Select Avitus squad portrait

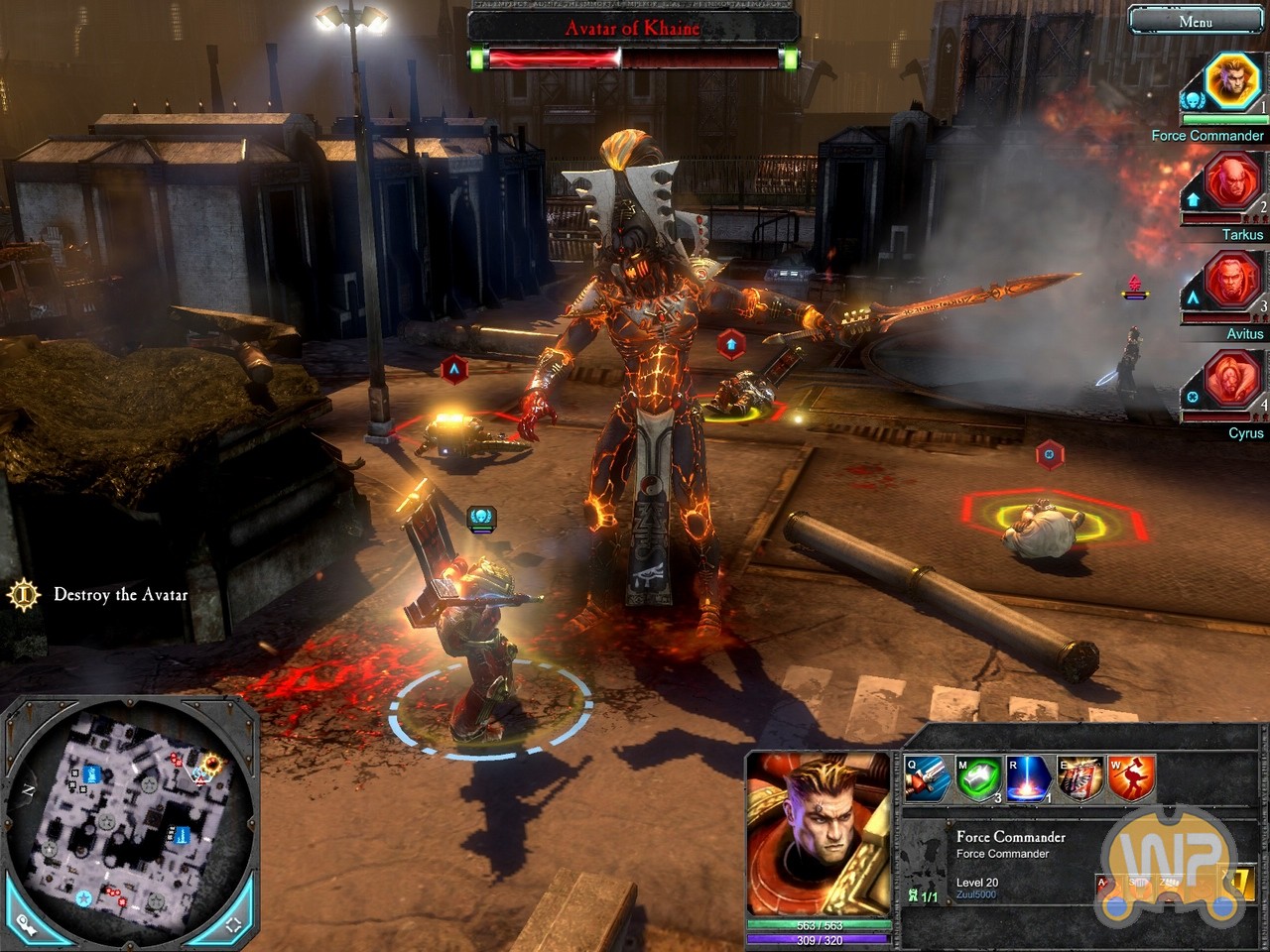coord(1231,281)
